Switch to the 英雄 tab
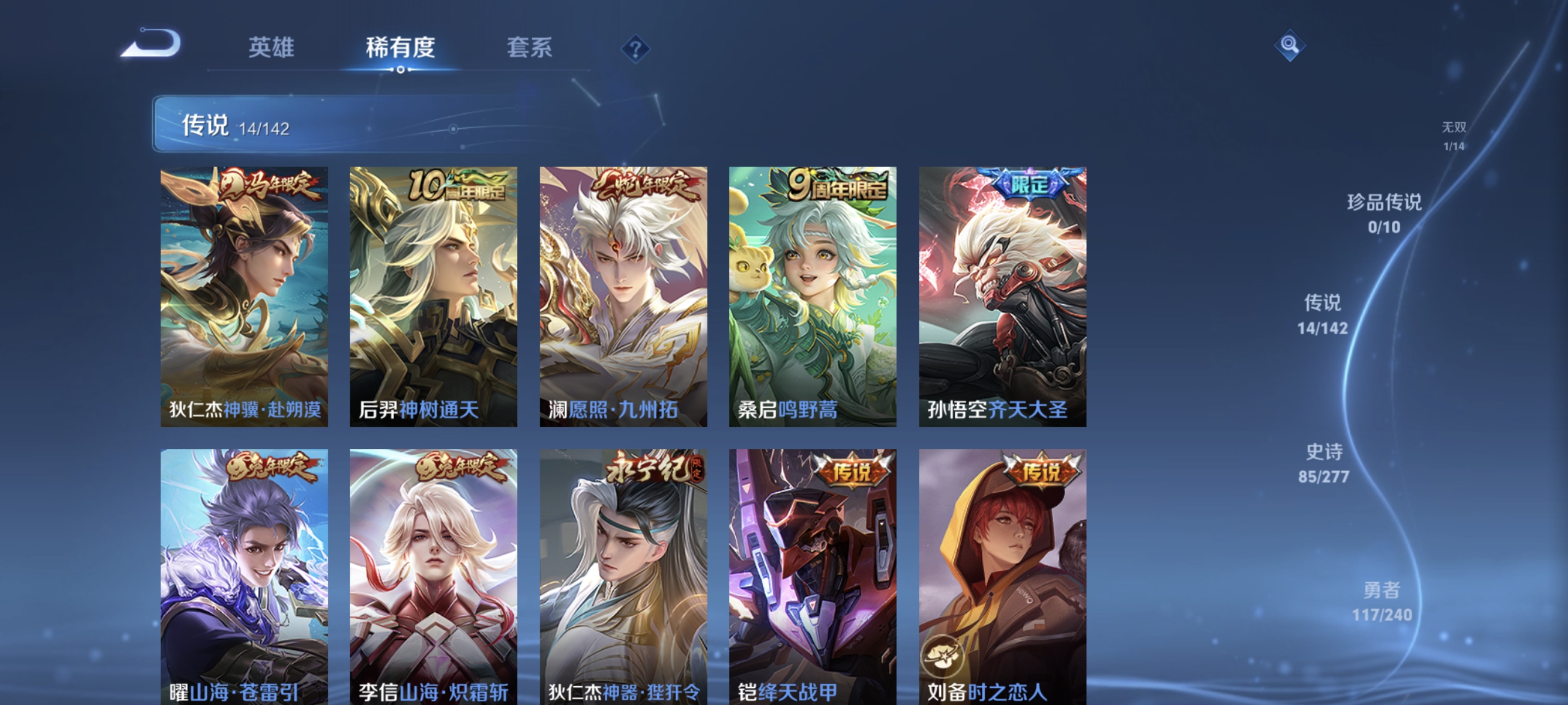The height and width of the screenshot is (705, 1568). tap(270, 49)
